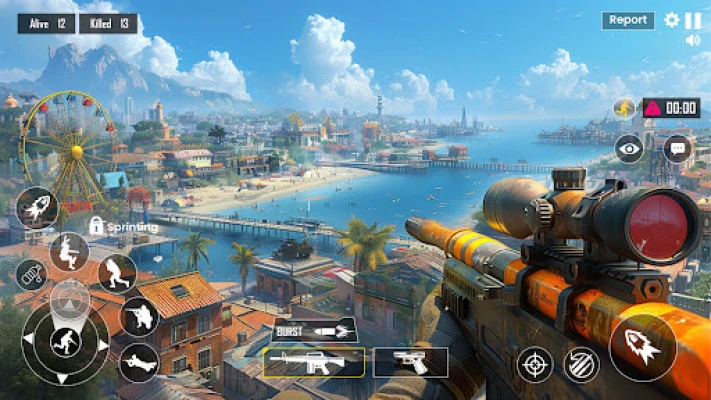Make the character jump

(x=69, y=251)
